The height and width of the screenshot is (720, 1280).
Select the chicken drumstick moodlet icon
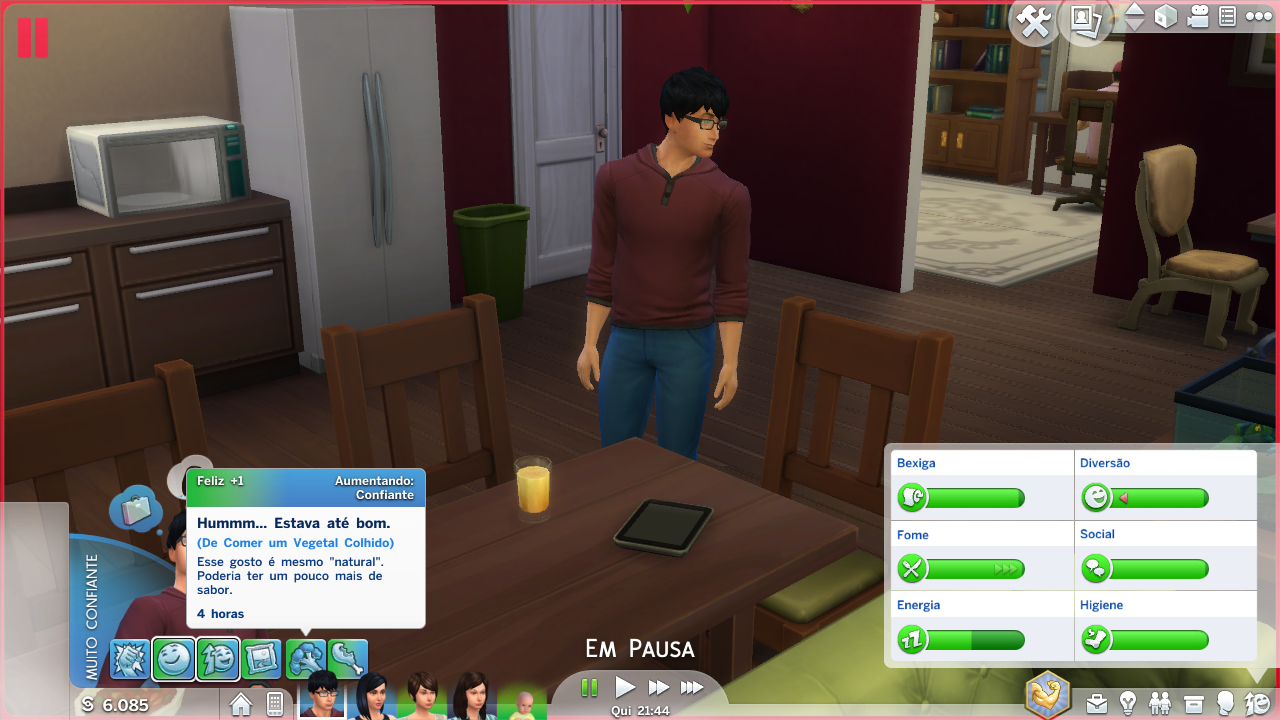(348, 659)
